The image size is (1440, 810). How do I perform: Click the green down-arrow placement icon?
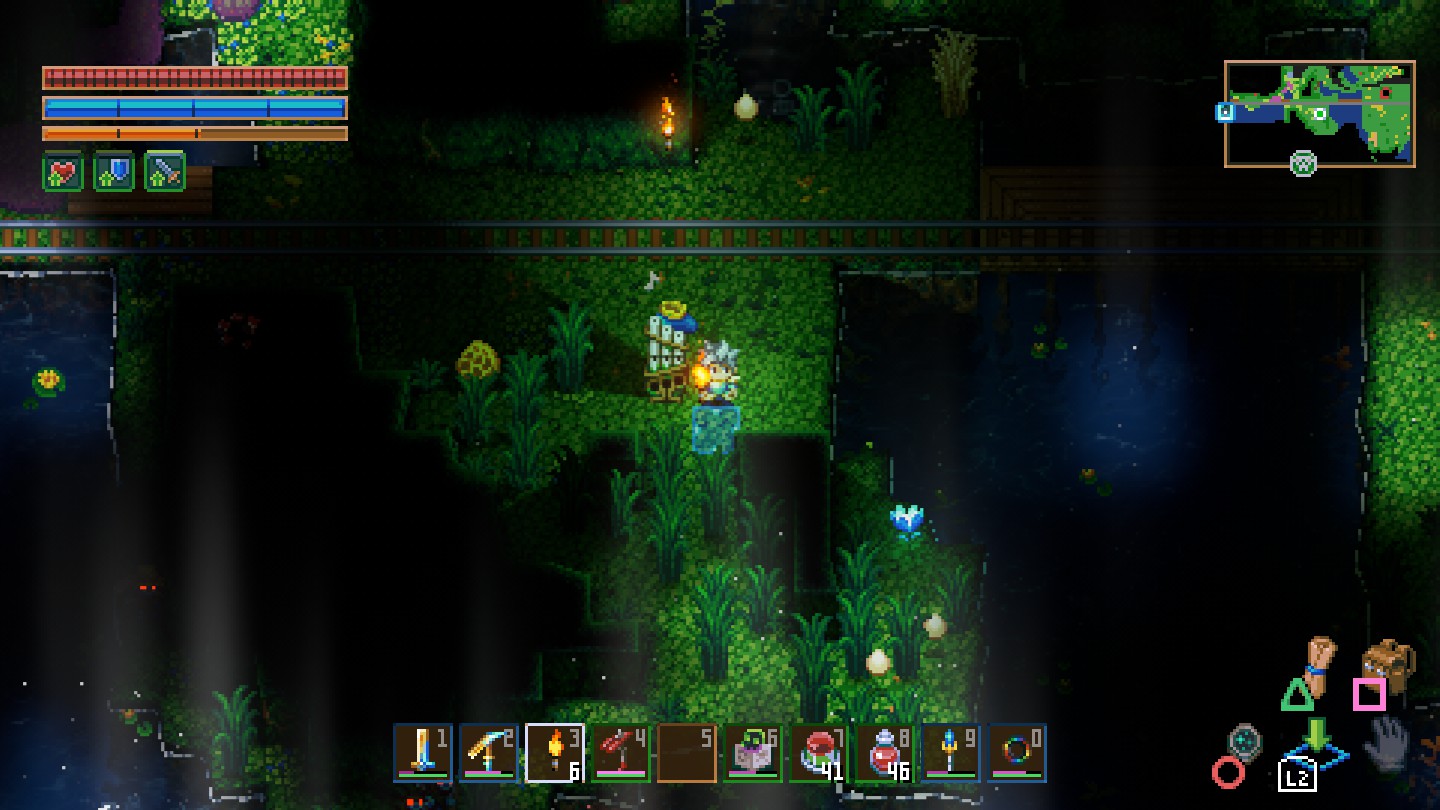point(1317,736)
